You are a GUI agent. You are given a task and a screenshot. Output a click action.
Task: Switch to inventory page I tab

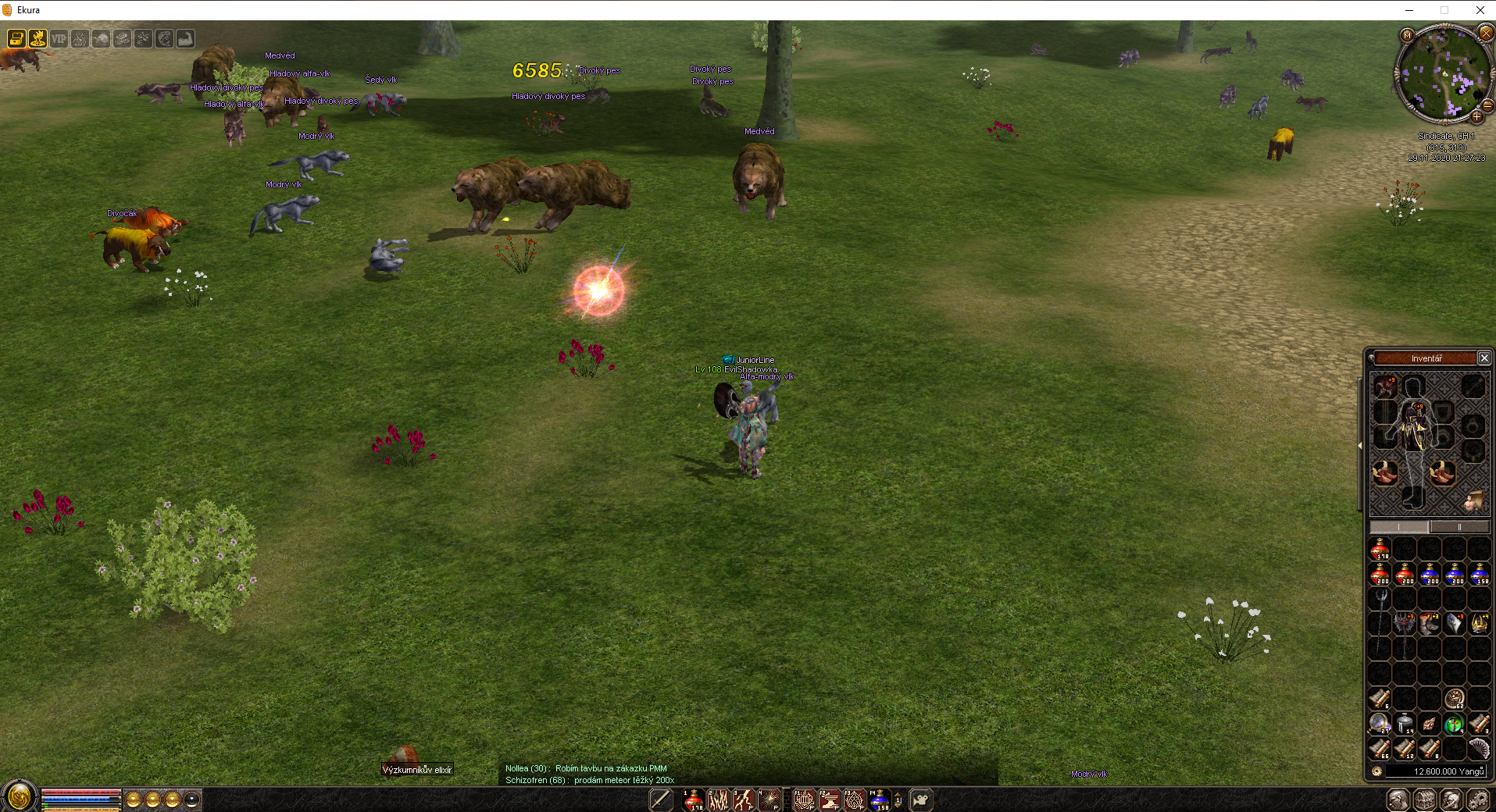pos(1399,527)
